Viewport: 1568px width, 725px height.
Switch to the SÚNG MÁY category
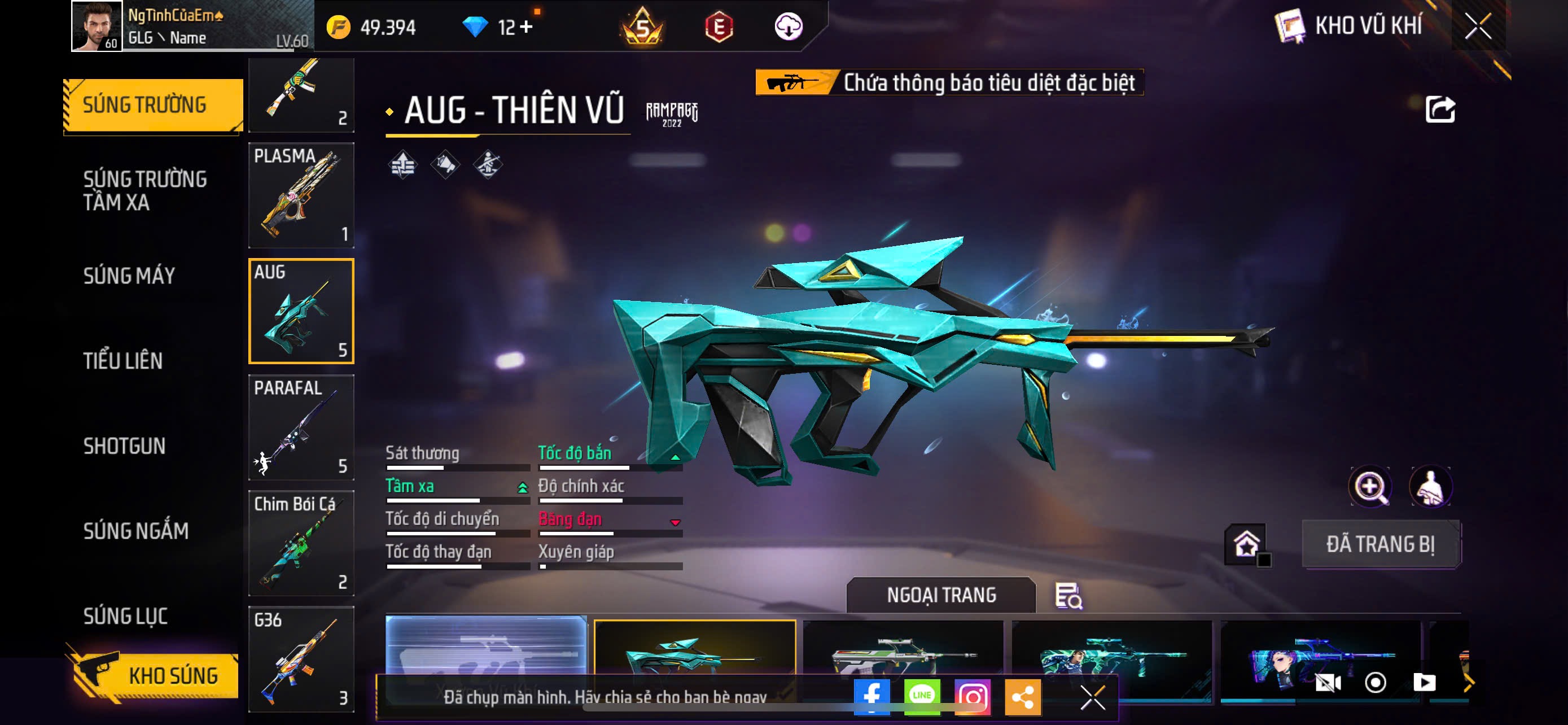pos(129,276)
